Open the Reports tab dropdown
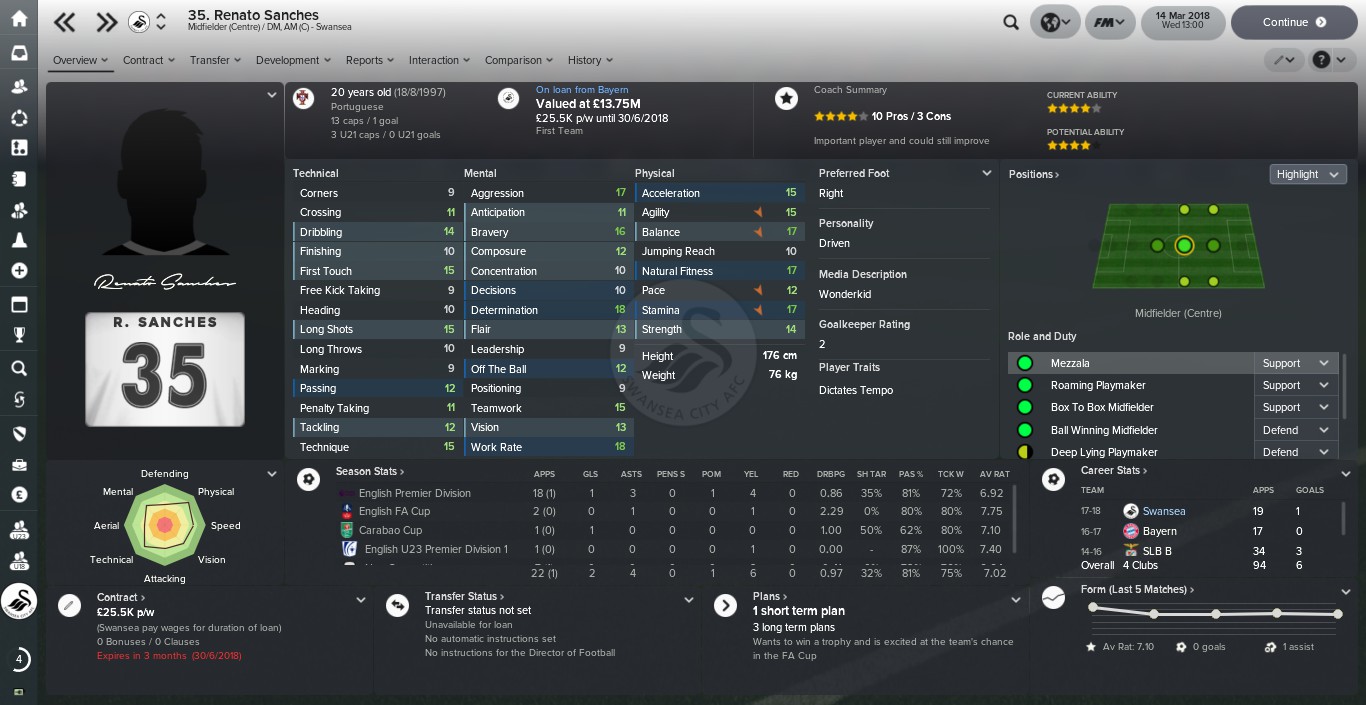 tap(369, 60)
